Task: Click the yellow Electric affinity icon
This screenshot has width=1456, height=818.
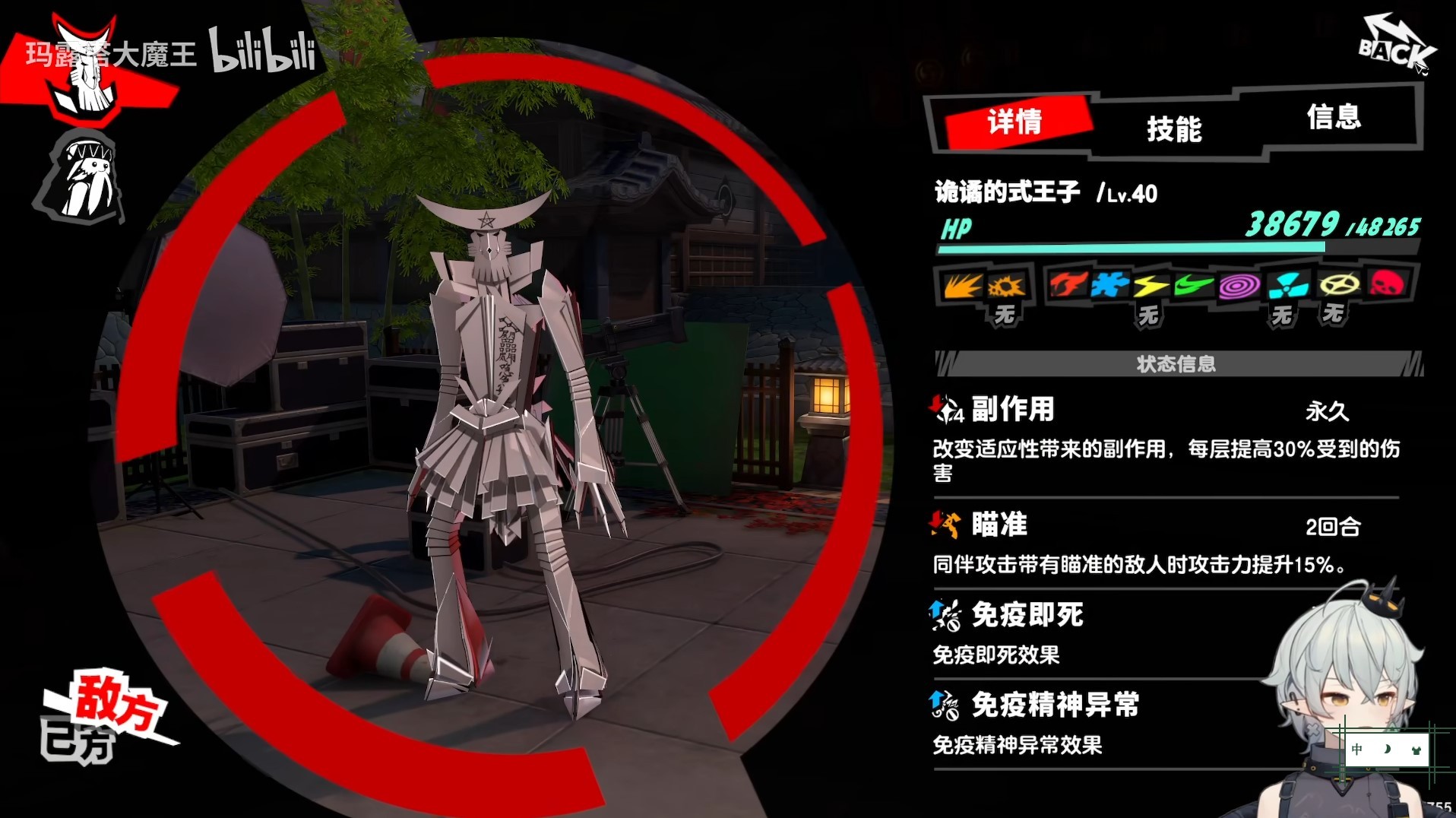Action: 1150,285
